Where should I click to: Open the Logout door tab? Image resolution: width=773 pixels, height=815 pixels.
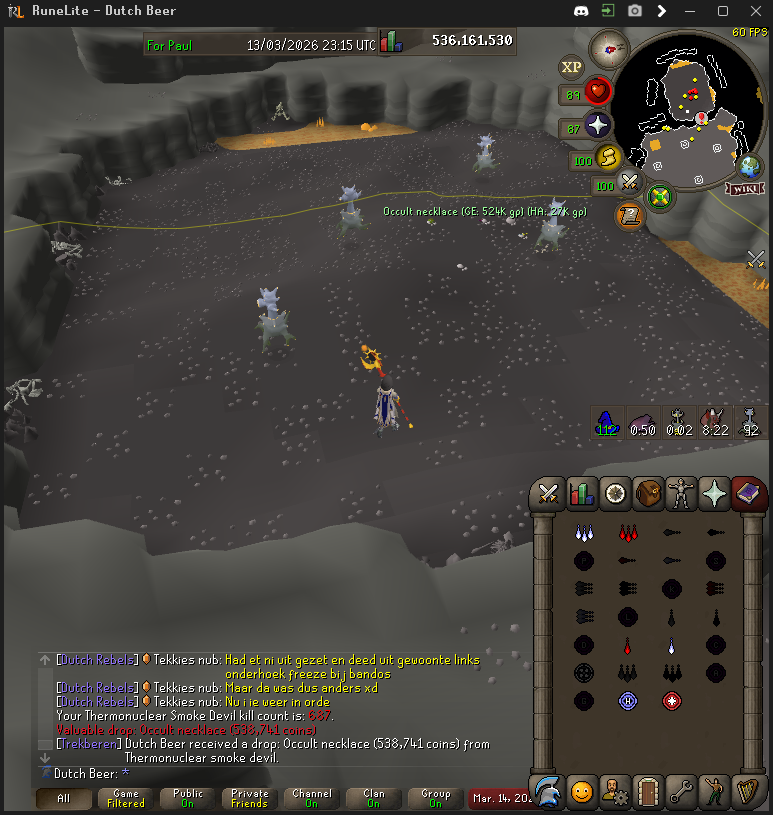pos(649,791)
